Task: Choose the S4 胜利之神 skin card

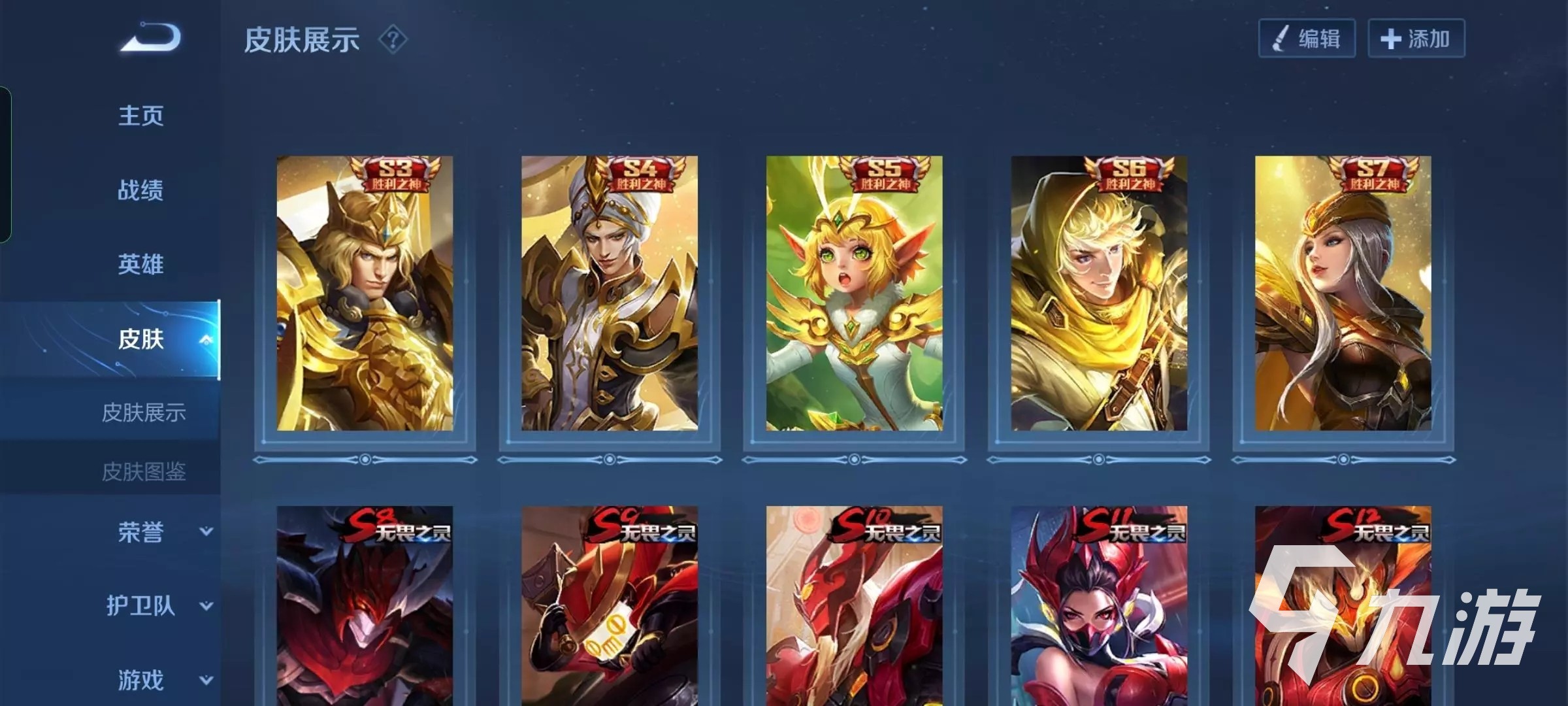Action: (x=609, y=294)
